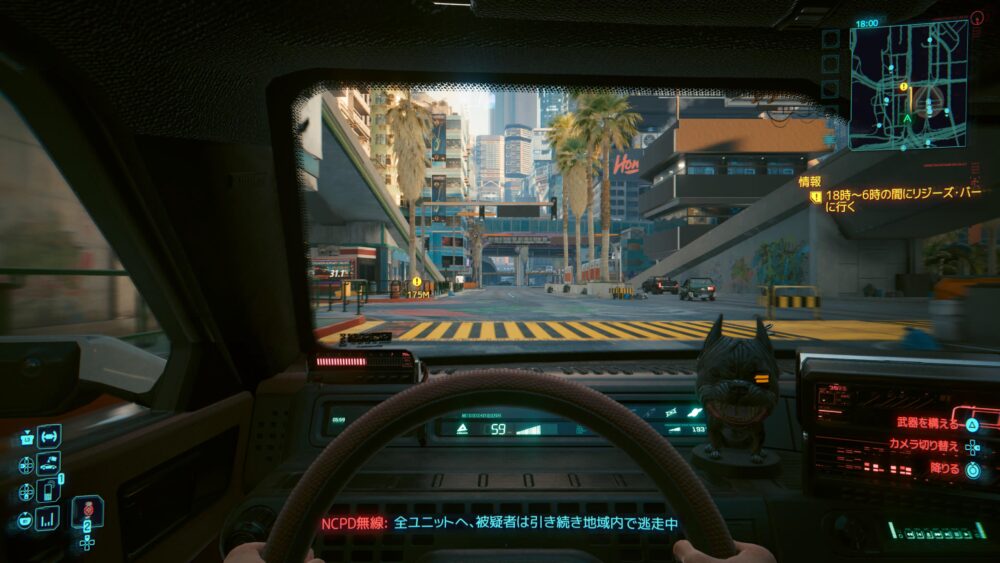The height and width of the screenshot is (563, 1000).
Task: Open the phone quick-access icon
Action: tap(48, 490)
